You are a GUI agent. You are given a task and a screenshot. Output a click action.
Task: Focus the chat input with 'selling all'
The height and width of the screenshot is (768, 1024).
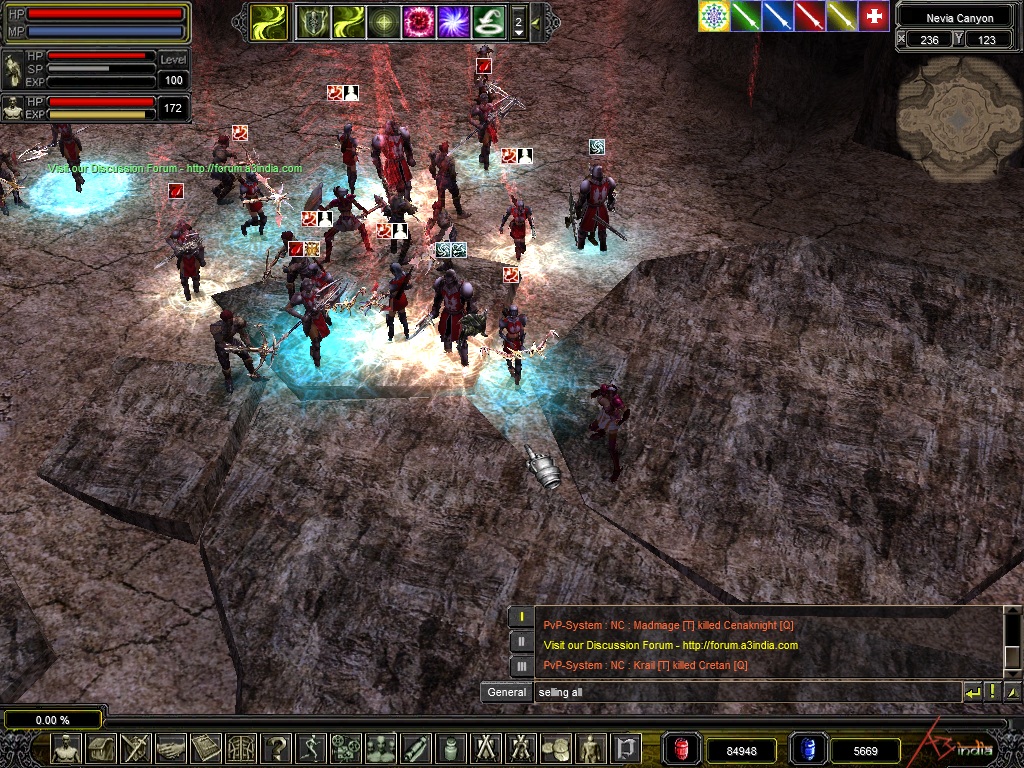pyautogui.click(x=745, y=692)
